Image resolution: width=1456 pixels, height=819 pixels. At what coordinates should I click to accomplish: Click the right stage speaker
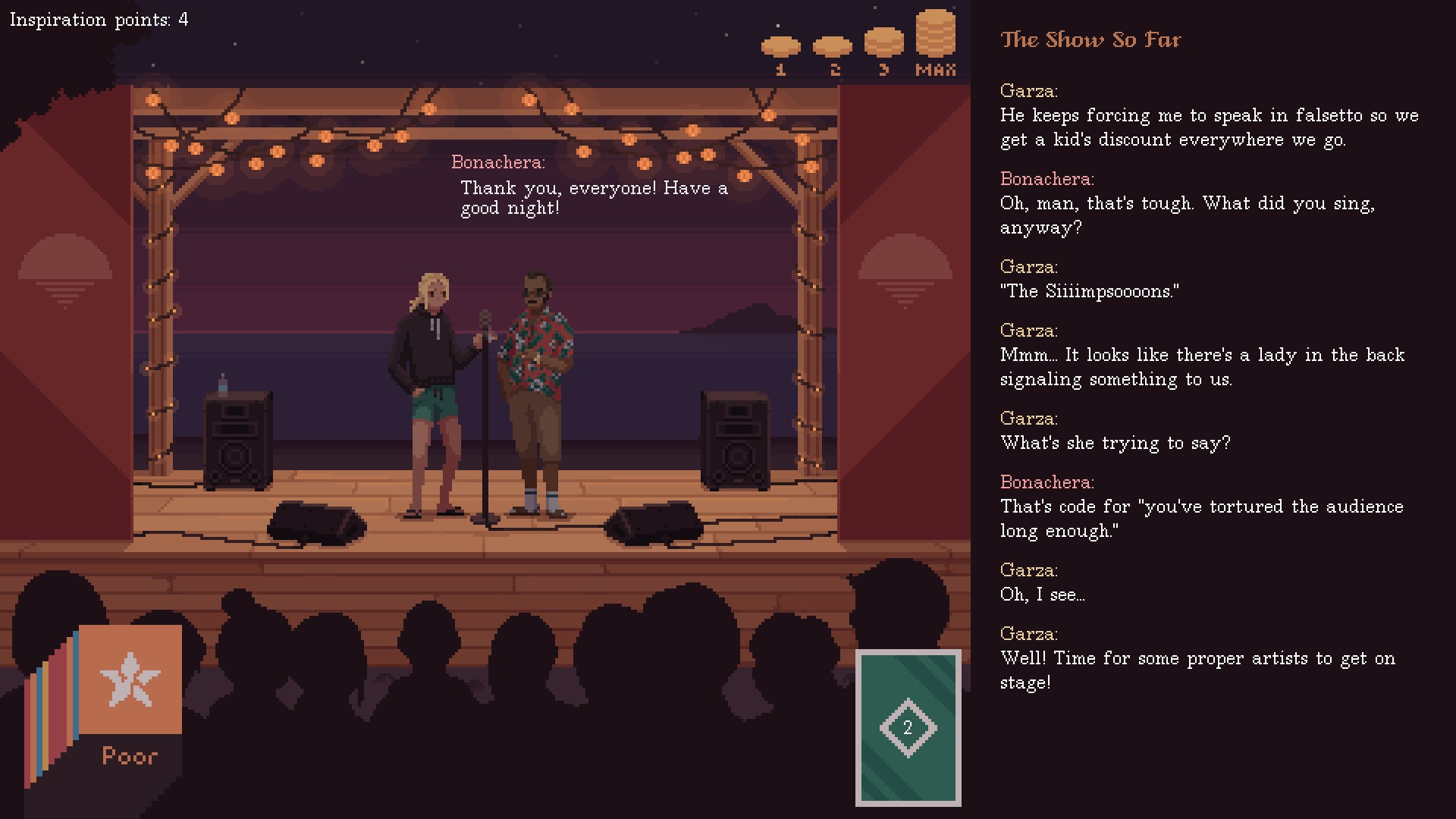coord(734,440)
